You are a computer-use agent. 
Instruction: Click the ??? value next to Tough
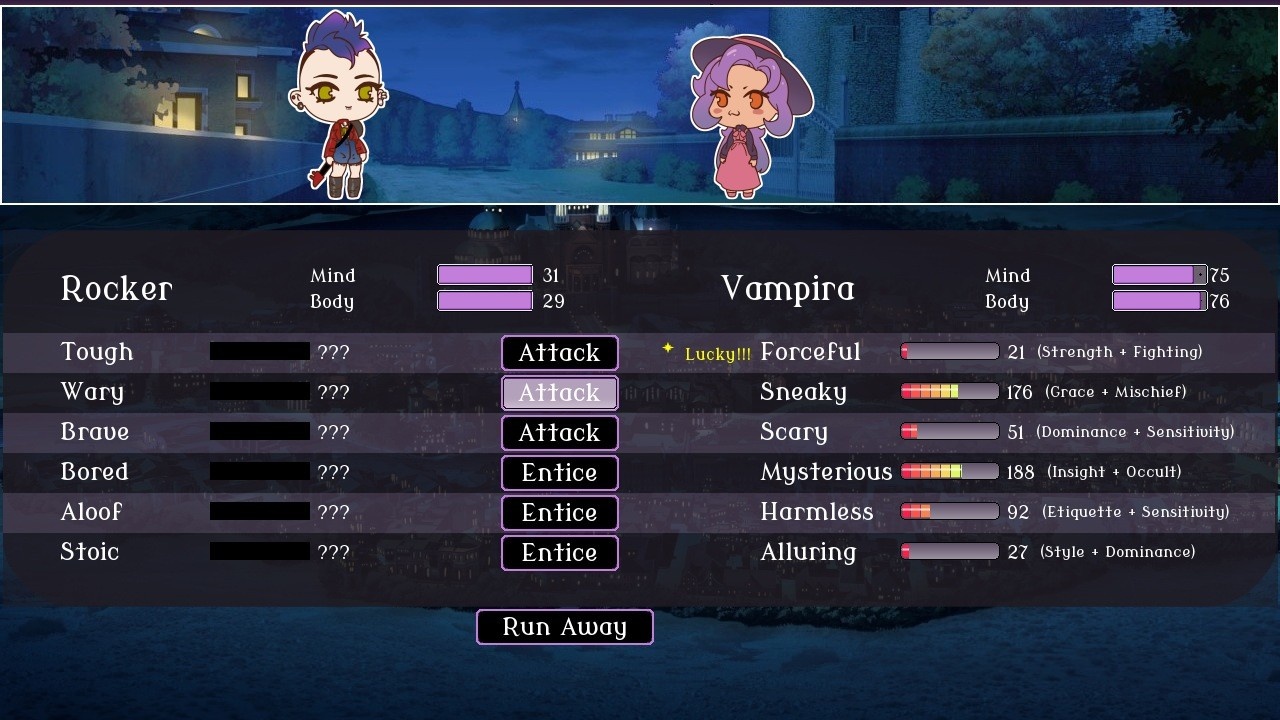tap(334, 351)
